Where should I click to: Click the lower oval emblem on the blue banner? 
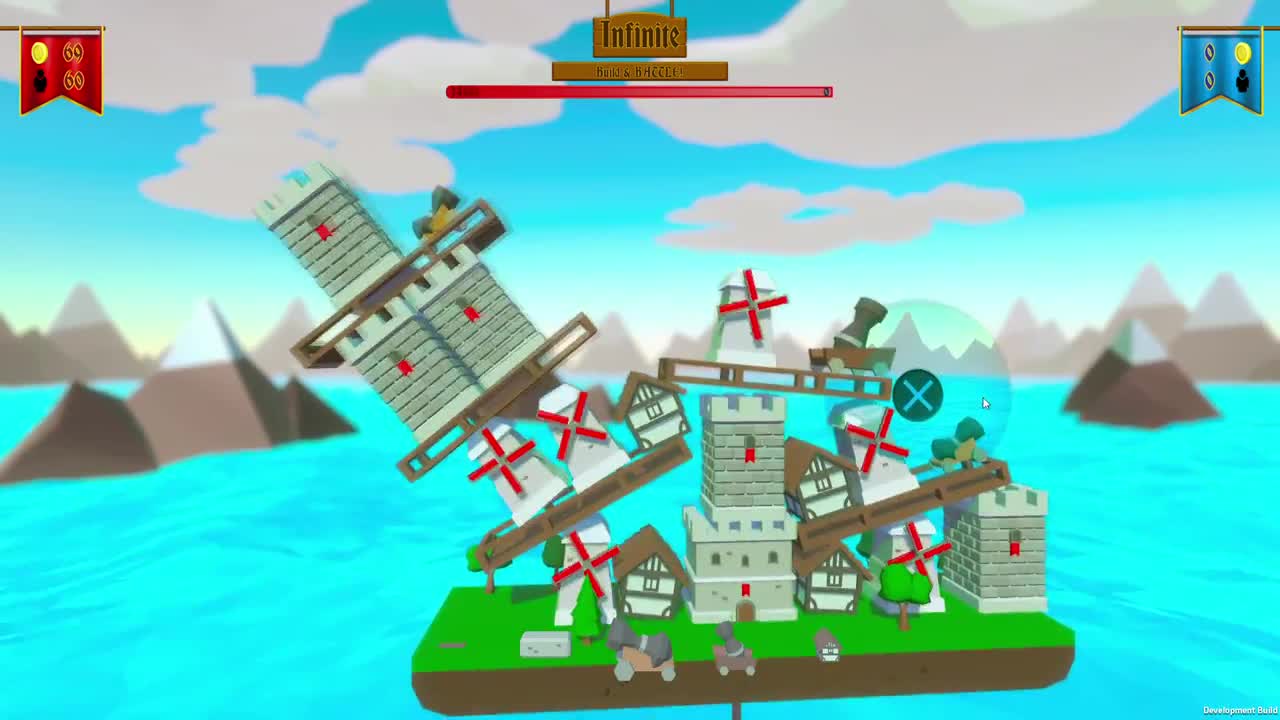[1209, 79]
